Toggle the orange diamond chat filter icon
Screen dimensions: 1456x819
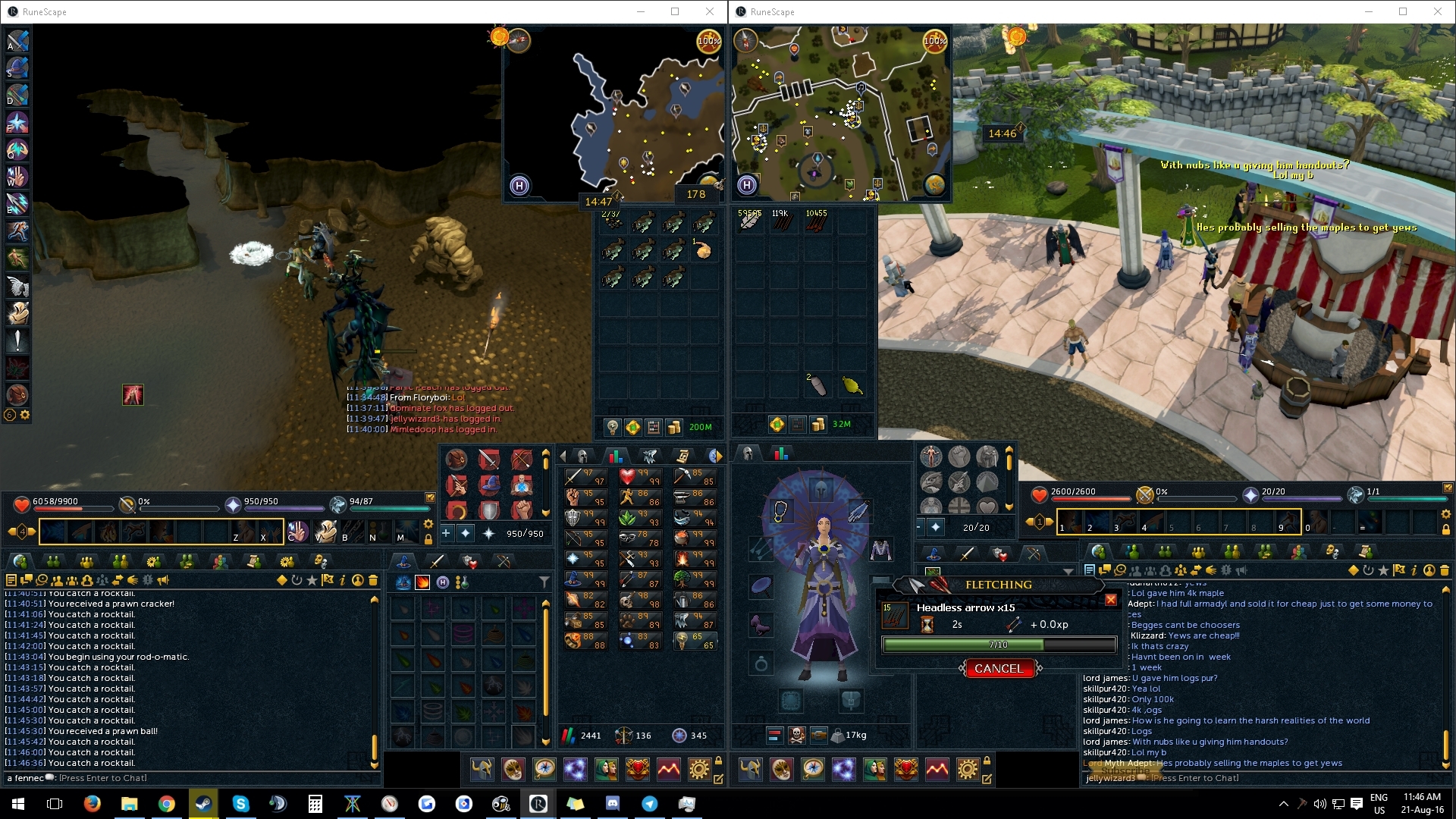[x=281, y=579]
